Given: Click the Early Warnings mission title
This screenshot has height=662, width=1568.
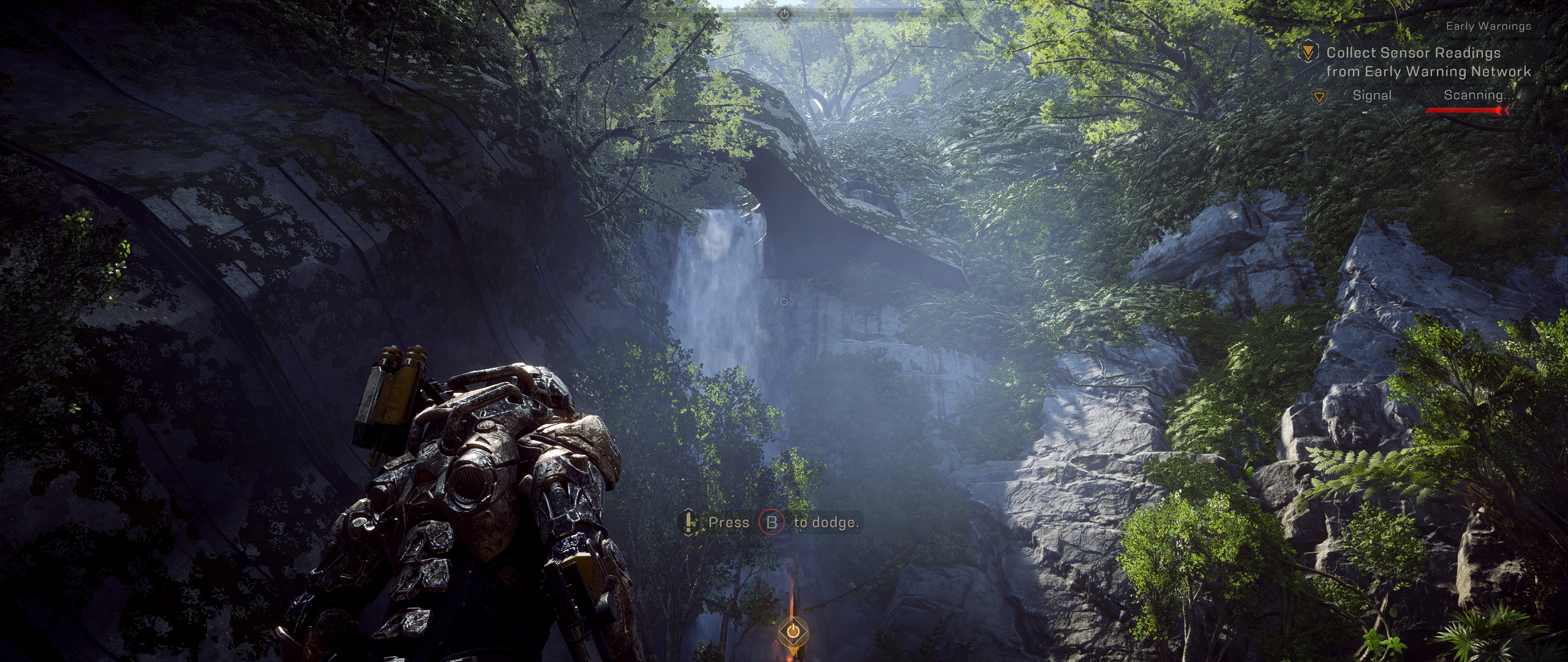Looking at the screenshot, I should [x=1488, y=26].
